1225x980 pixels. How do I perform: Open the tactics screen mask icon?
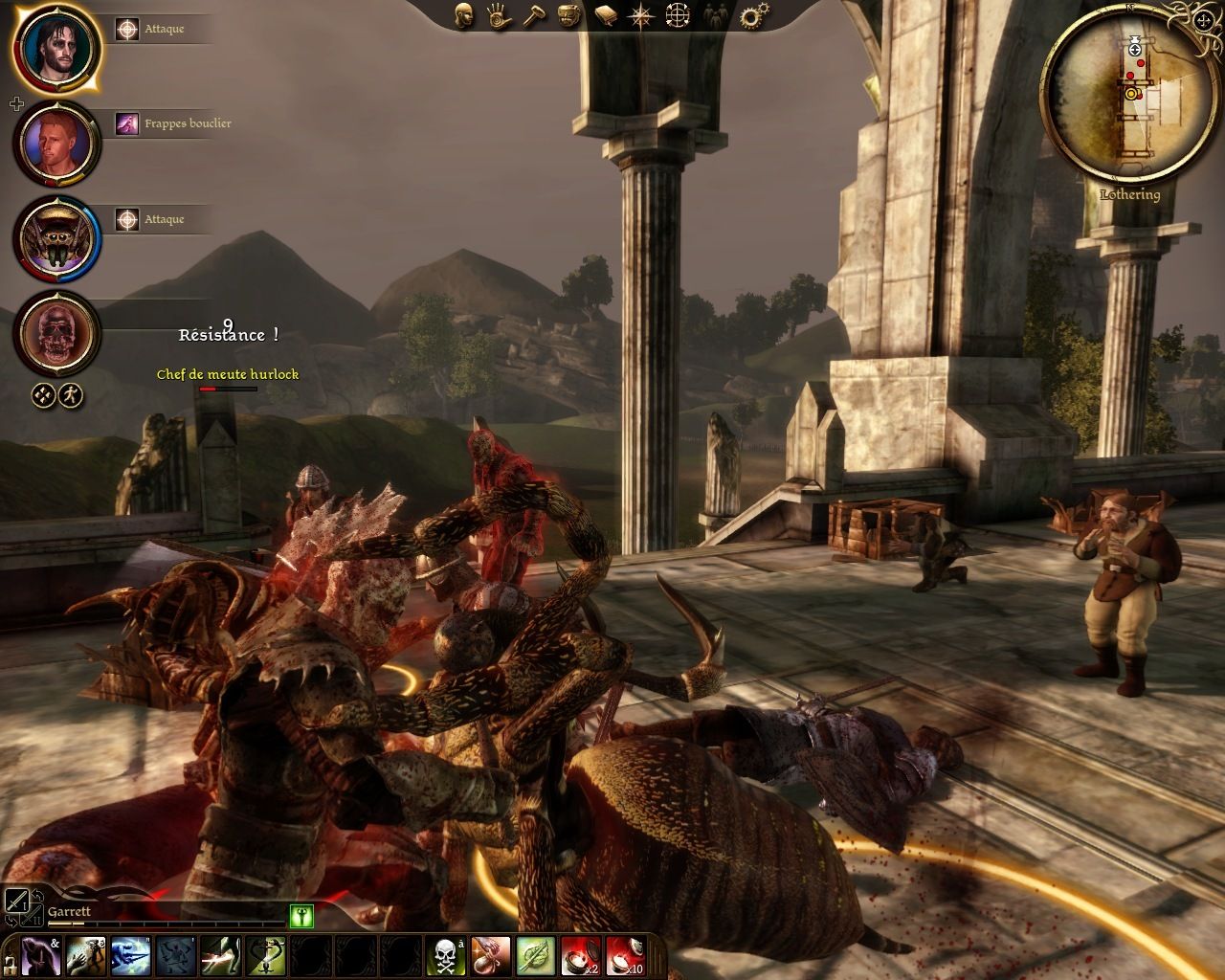568,14
